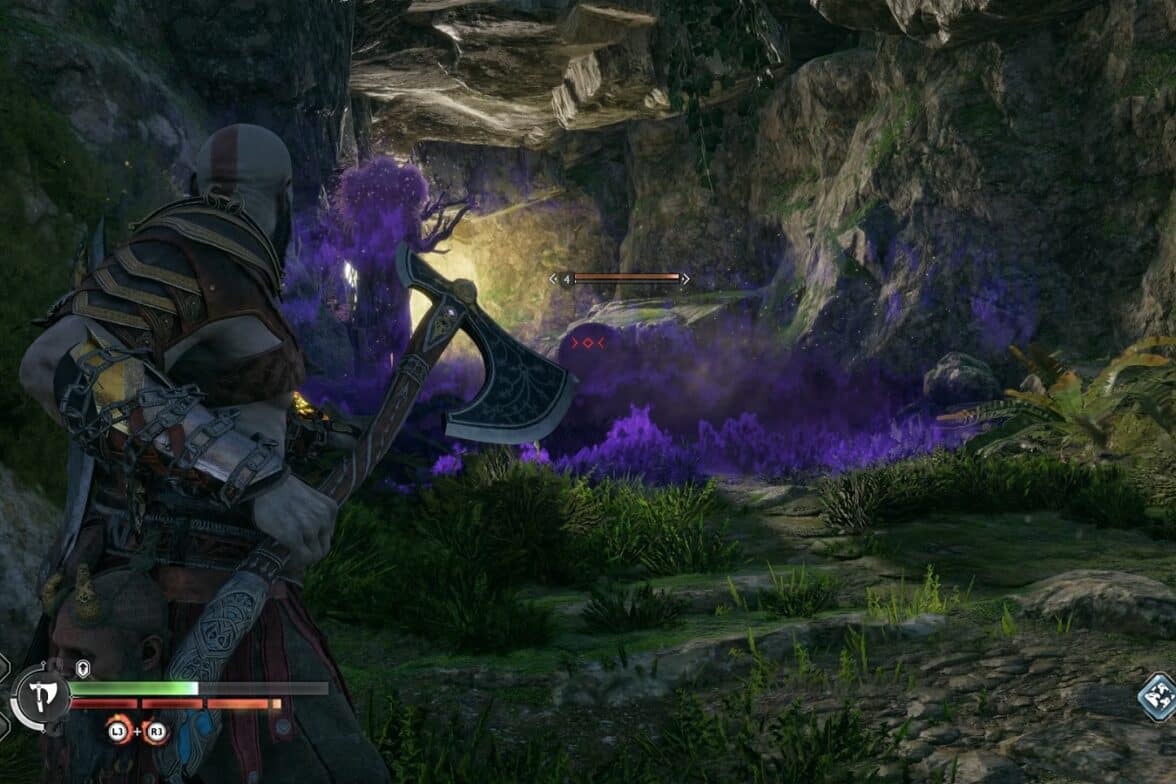Select the Leviathan Axe weapon icon

40,696
